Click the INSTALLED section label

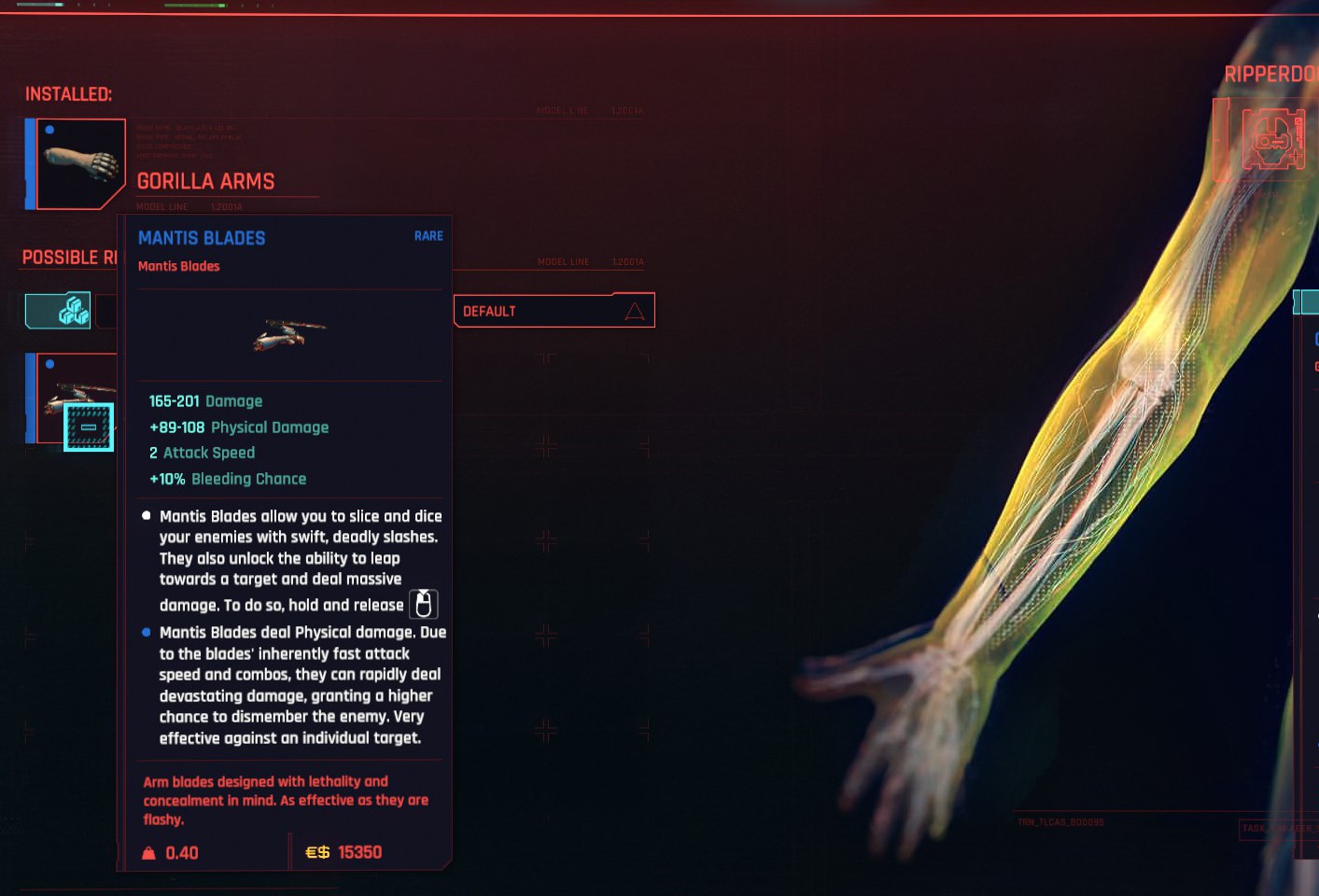[66, 94]
